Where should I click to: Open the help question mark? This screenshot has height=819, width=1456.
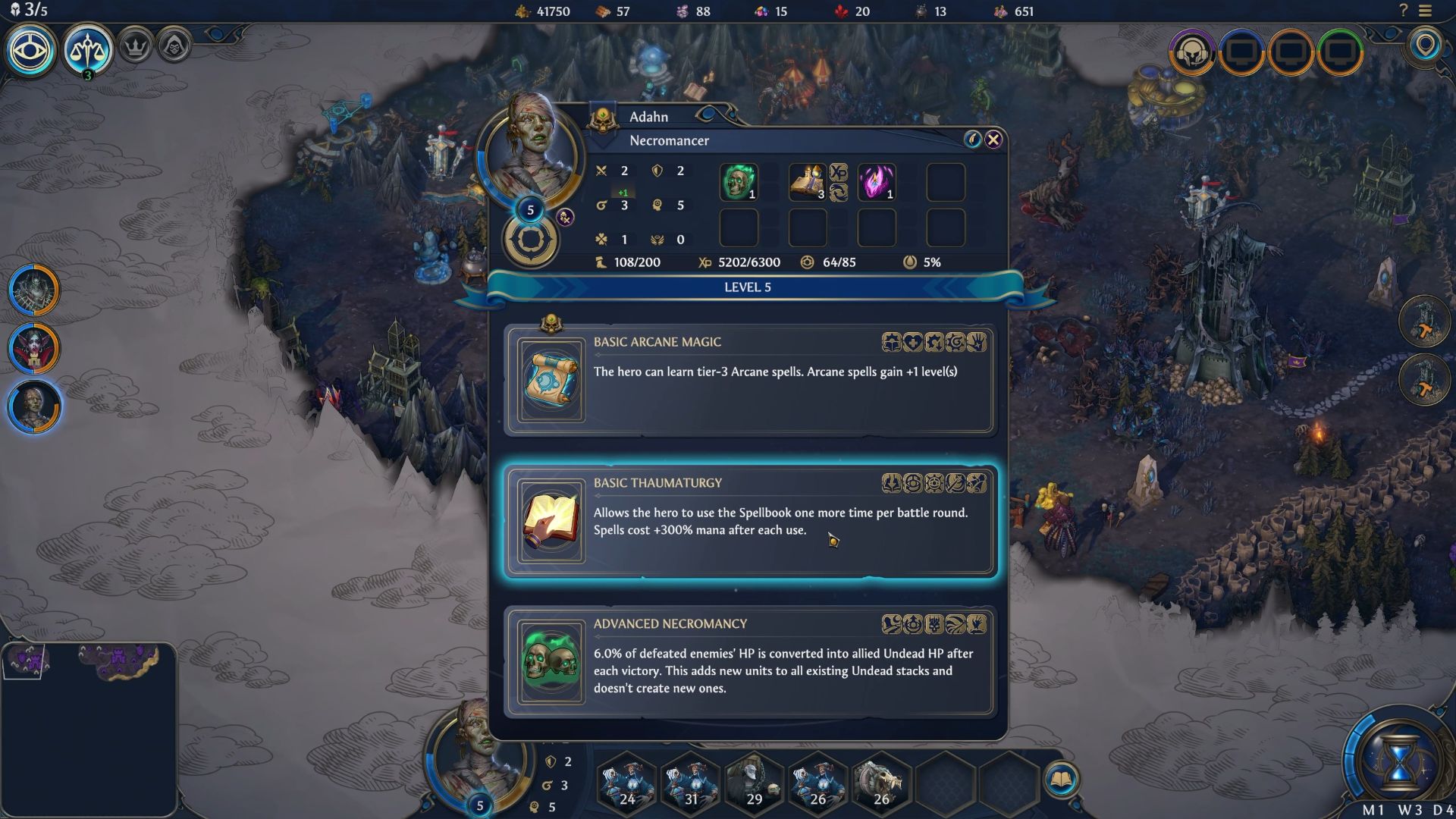[1403, 11]
